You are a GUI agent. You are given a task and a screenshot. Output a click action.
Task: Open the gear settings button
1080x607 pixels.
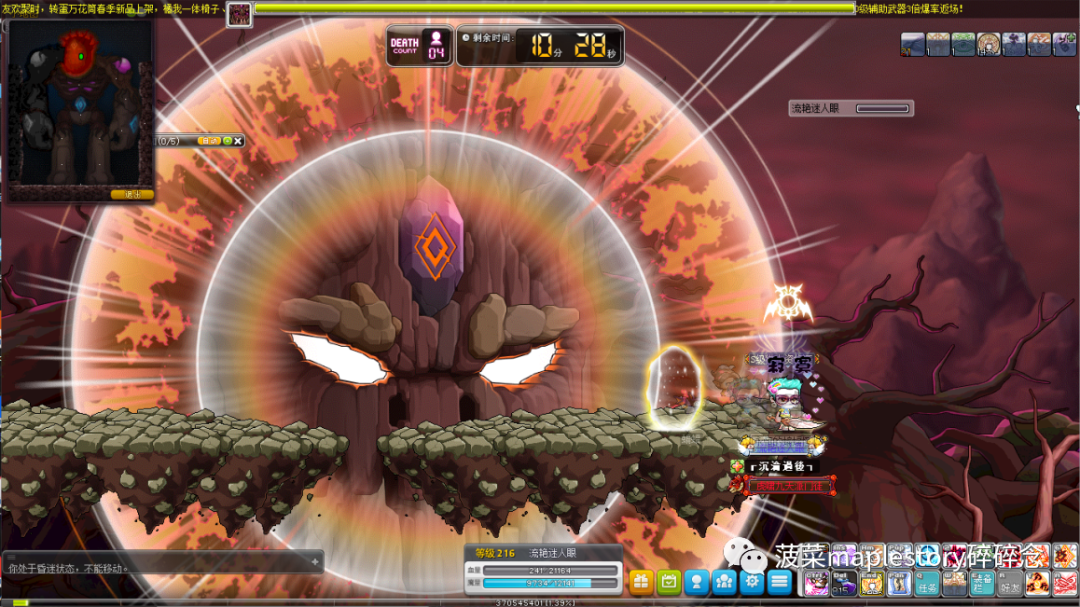tap(752, 581)
